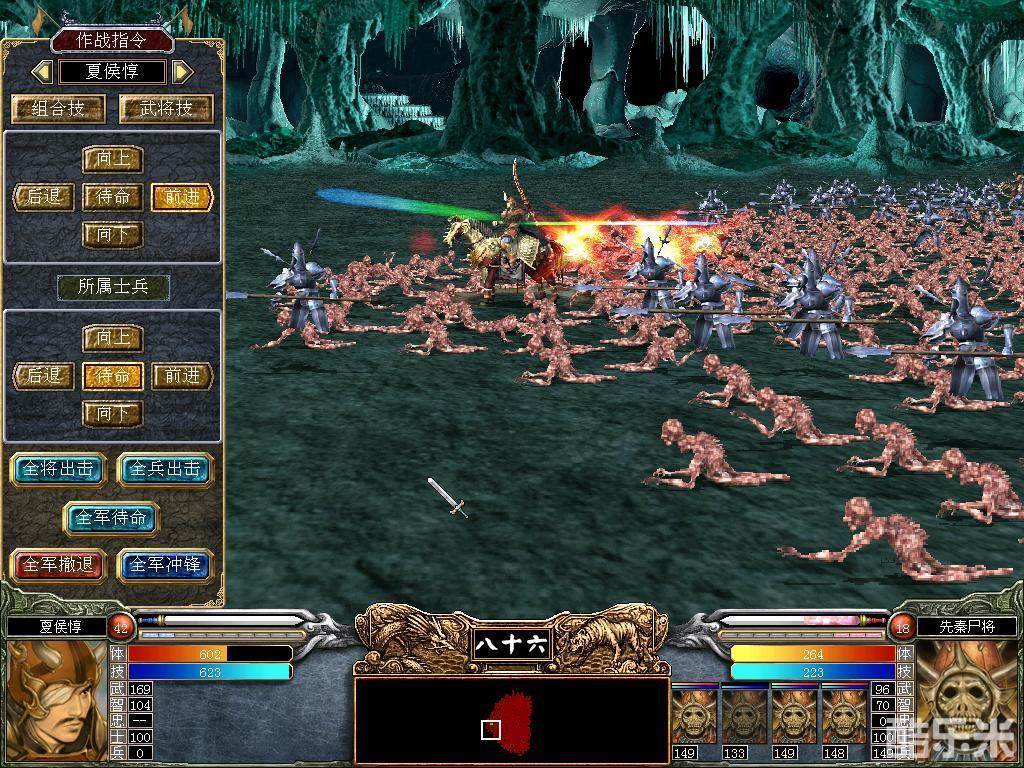The height and width of the screenshot is (768, 1024).
Task: Order 所属士兵 soldiers to 前进
Action: point(182,376)
